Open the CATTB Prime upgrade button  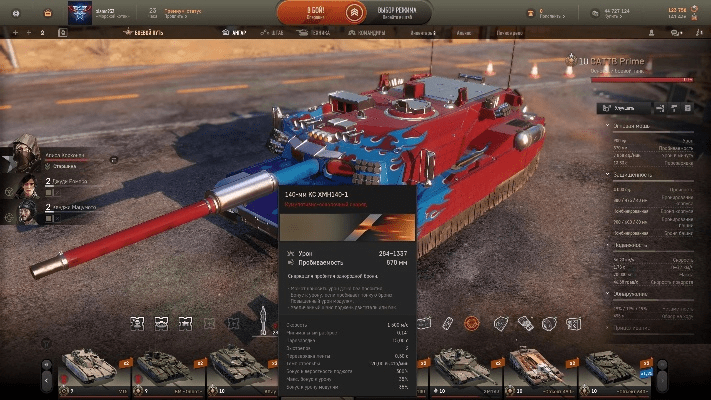pyautogui.click(x=624, y=107)
